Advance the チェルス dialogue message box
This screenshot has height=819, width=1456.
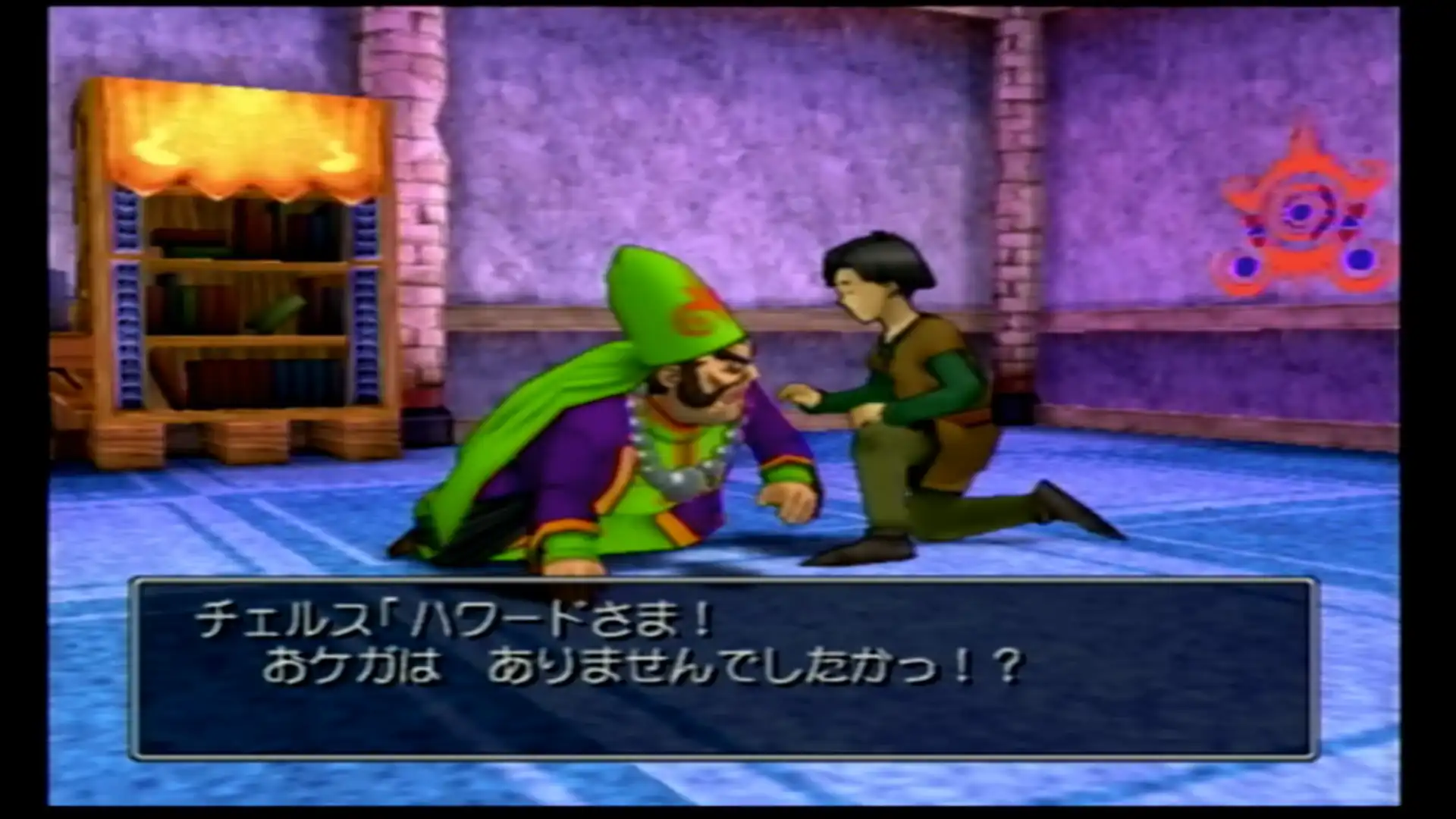(723, 669)
